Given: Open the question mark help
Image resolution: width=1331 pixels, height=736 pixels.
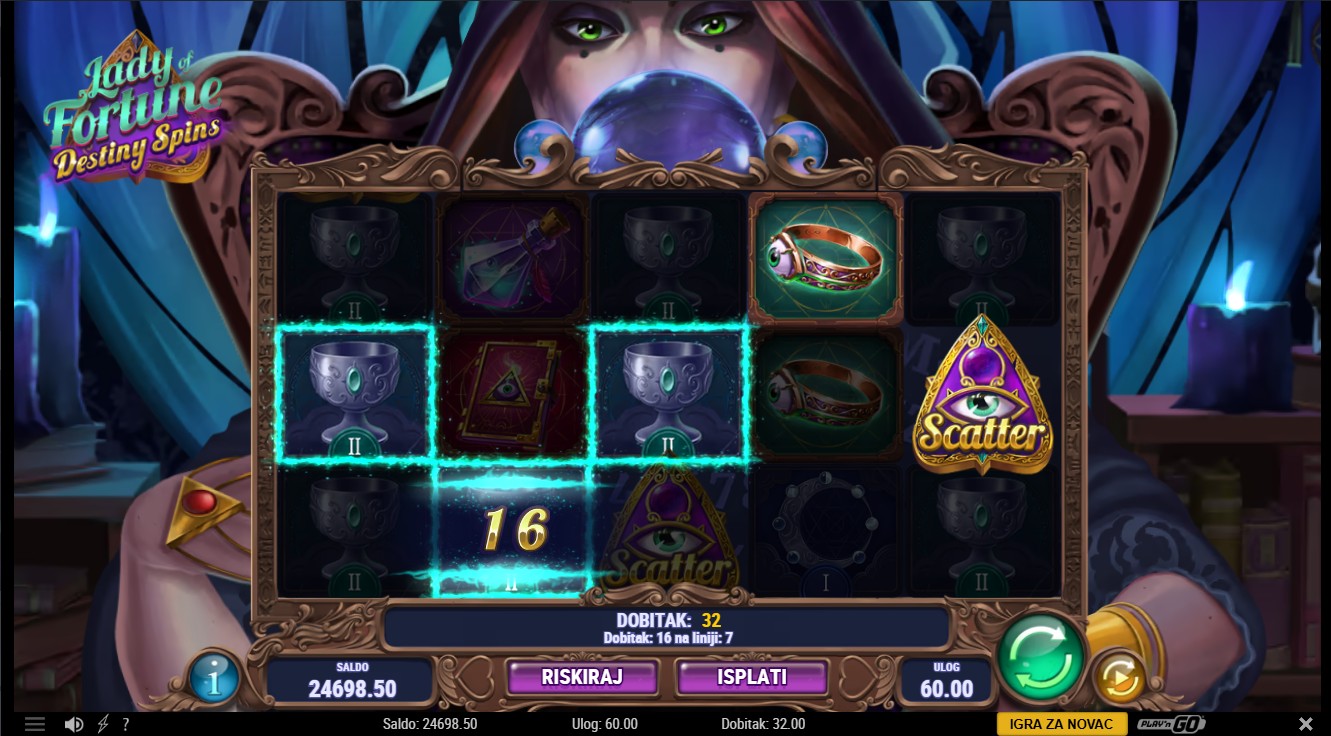Looking at the screenshot, I should (x=125, y=724).
